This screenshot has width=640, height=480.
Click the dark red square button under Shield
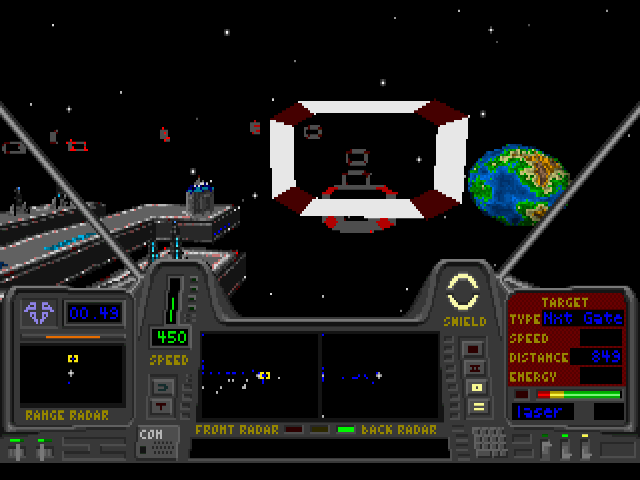[475, 349]
